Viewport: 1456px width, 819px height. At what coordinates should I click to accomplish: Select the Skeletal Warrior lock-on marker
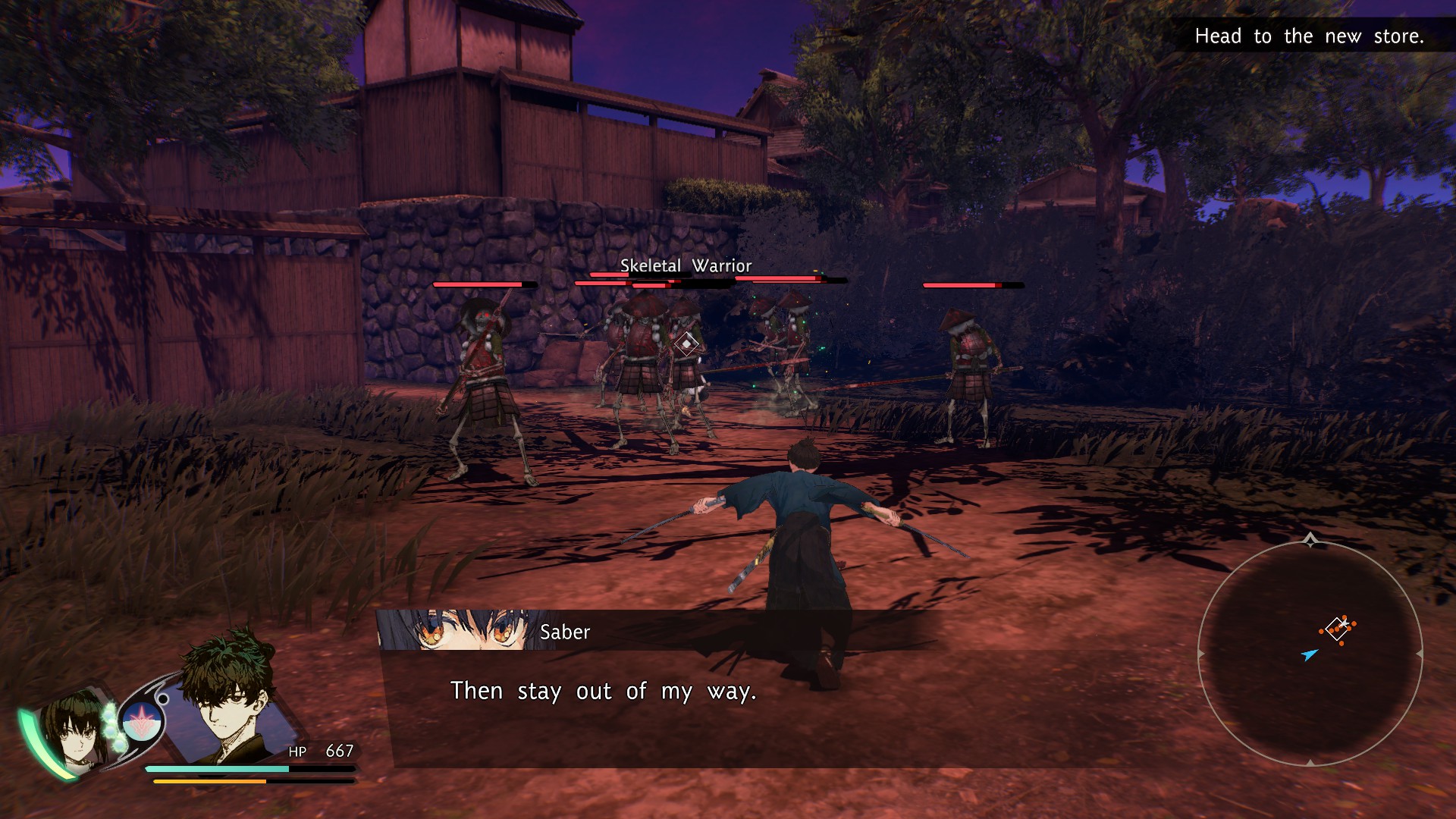point(686,344)
